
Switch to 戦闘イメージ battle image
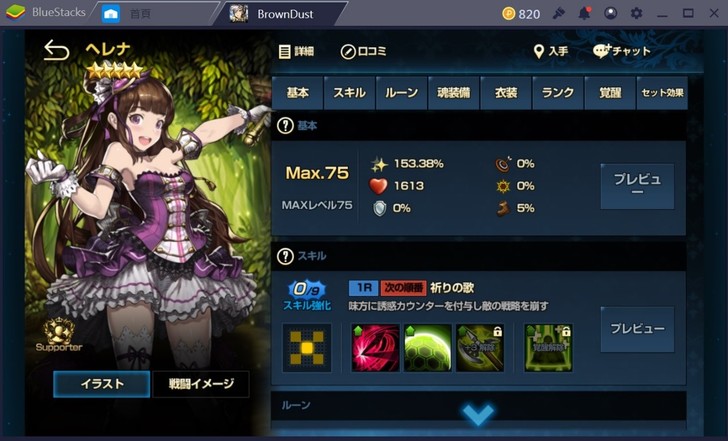pos(200,384)
